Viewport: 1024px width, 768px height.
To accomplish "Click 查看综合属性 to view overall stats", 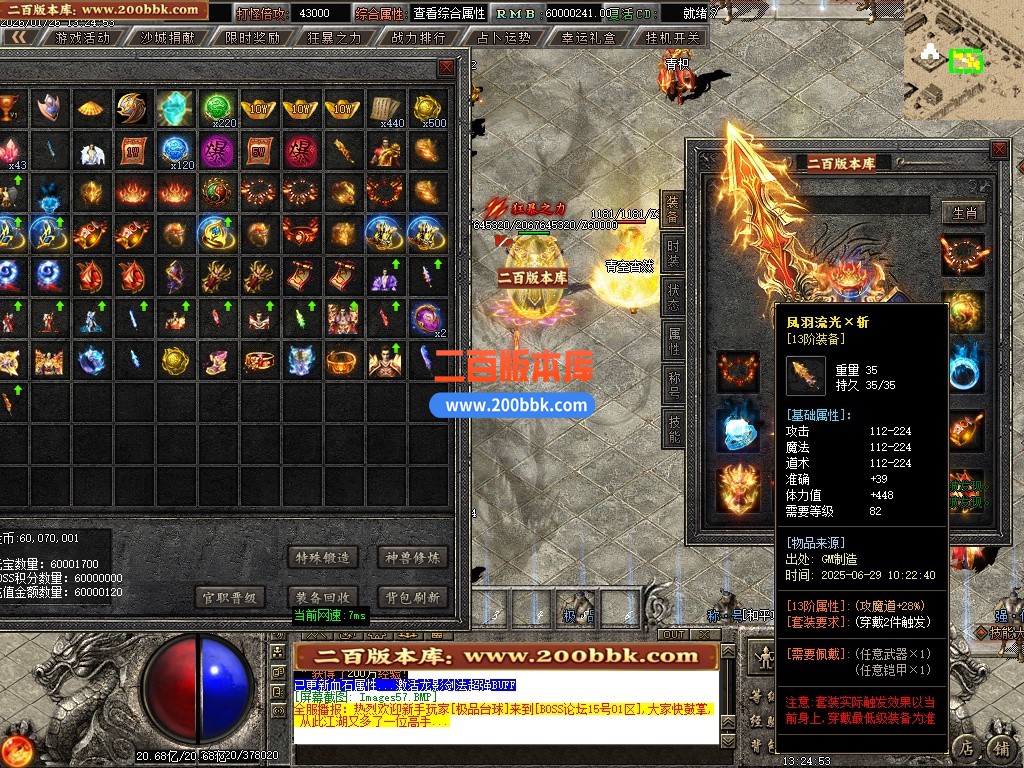I will point(449,14).
